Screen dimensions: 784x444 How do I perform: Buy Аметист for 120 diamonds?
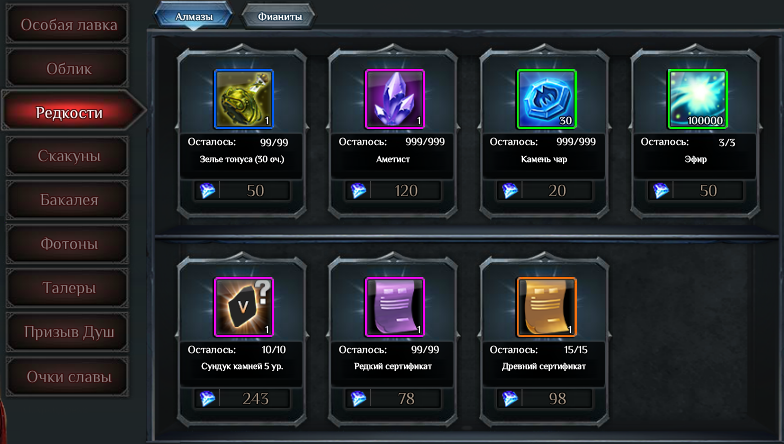point(395,191)
